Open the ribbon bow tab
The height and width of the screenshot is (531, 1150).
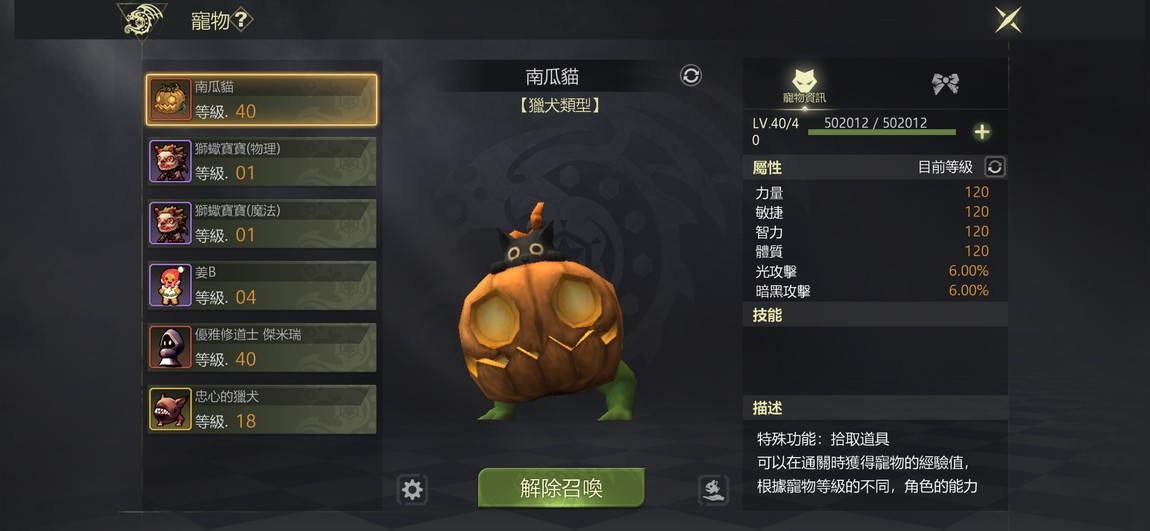(945, 84)
